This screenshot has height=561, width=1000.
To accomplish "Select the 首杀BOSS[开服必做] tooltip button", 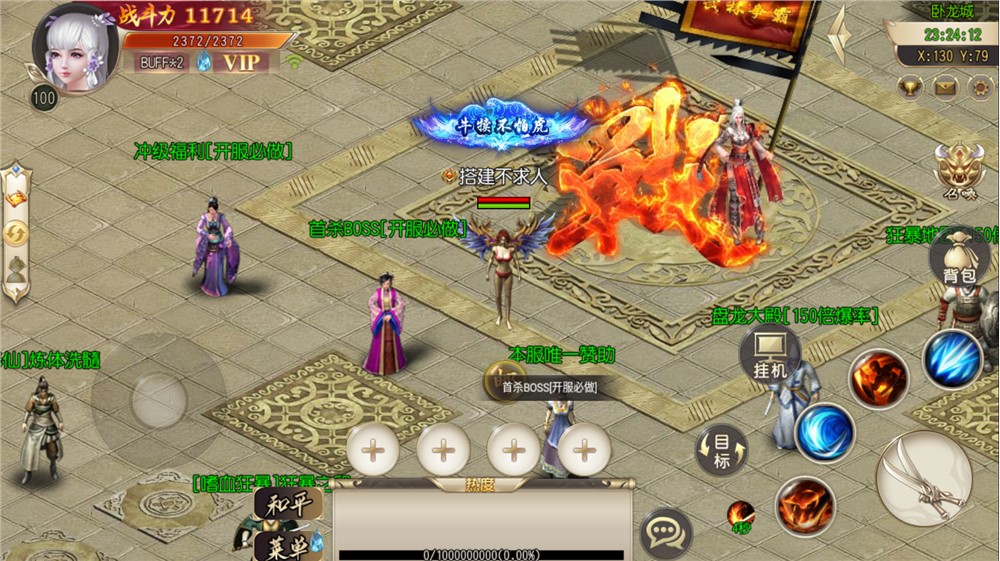I will (x=549, y=386).
